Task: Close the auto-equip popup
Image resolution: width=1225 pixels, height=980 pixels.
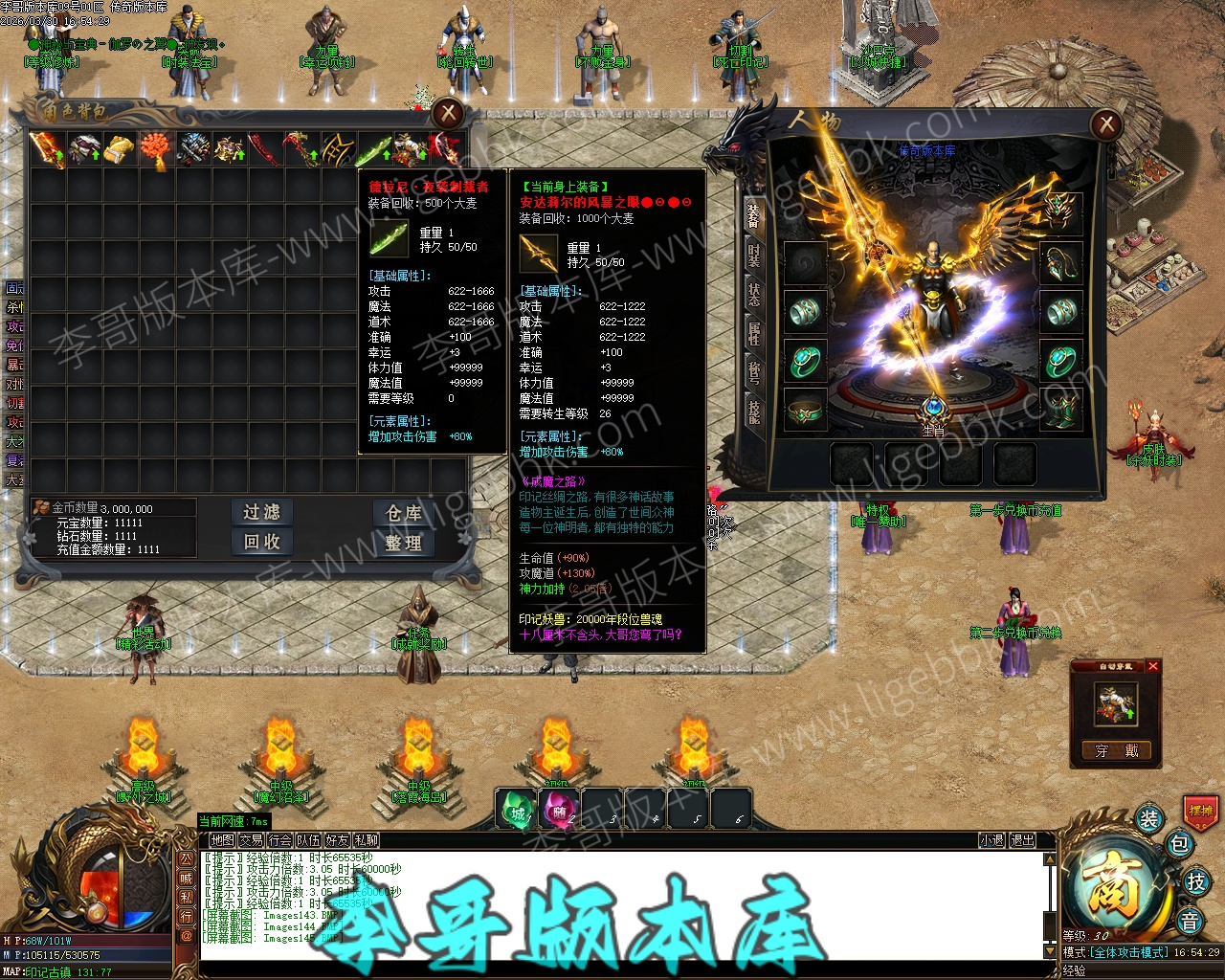Action: coord(1153,666)
